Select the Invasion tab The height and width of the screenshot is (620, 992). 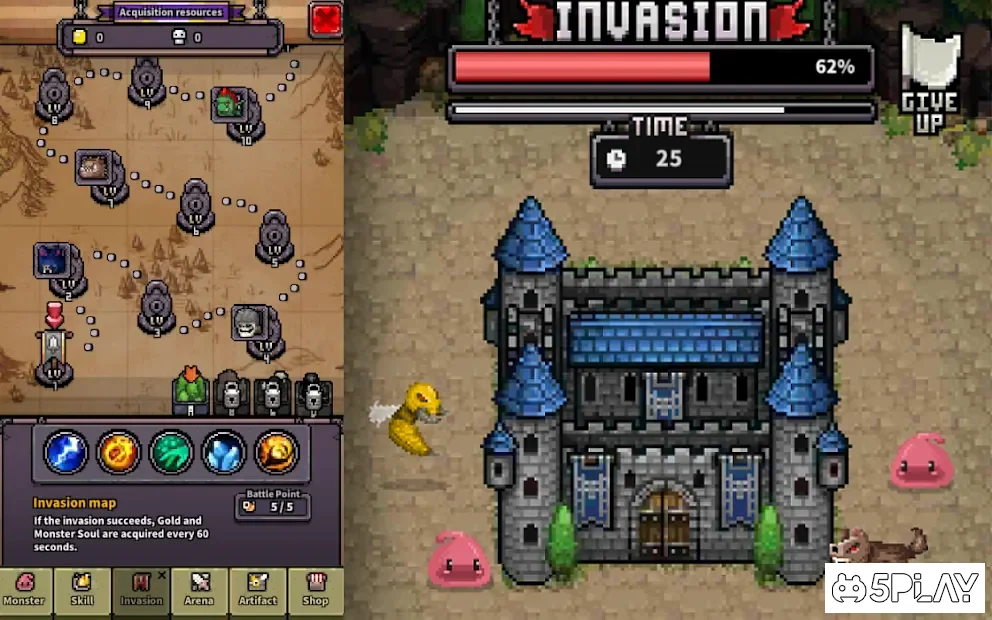[x=141, y=590]
